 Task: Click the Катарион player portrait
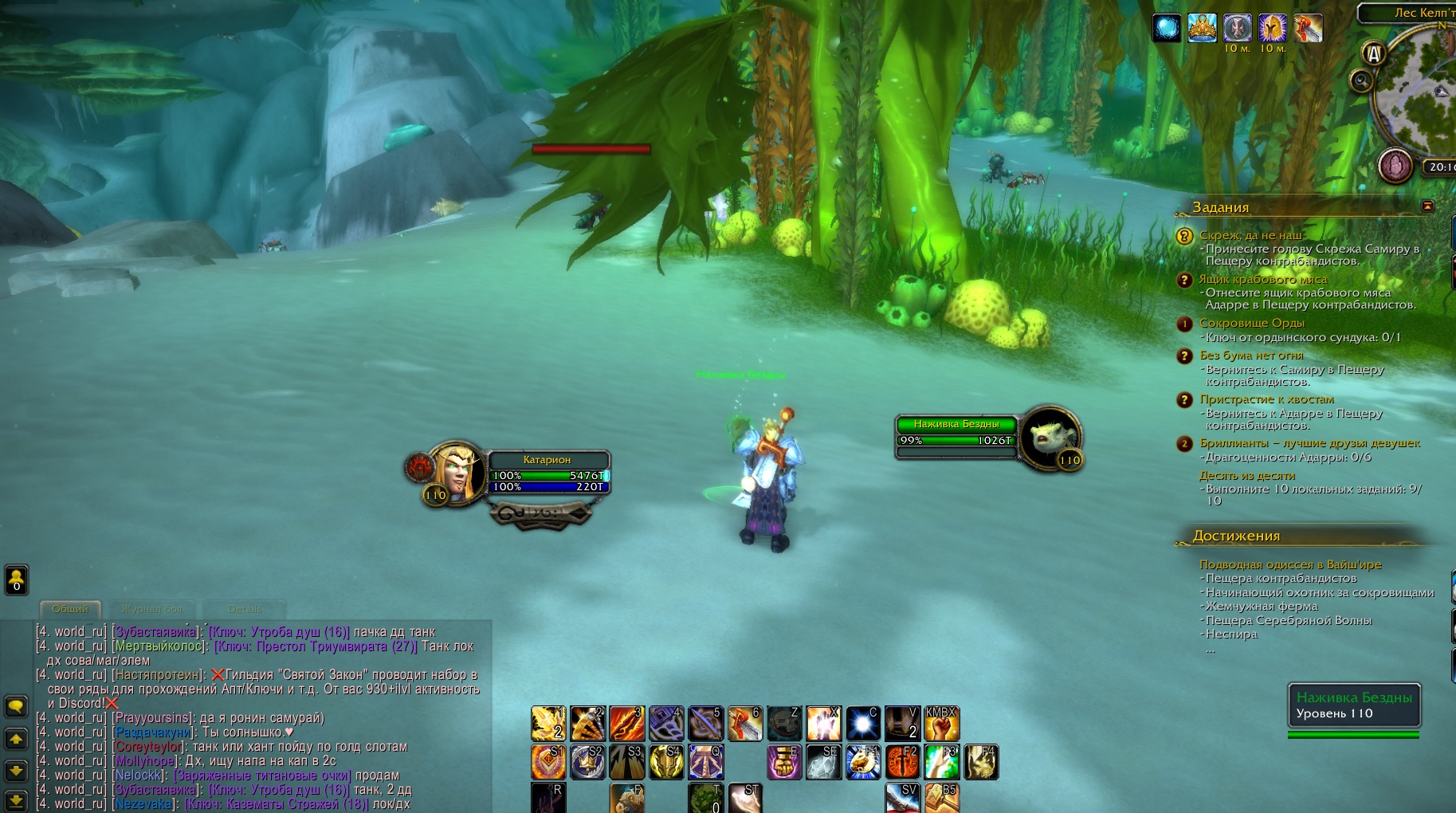coord(456,473)
